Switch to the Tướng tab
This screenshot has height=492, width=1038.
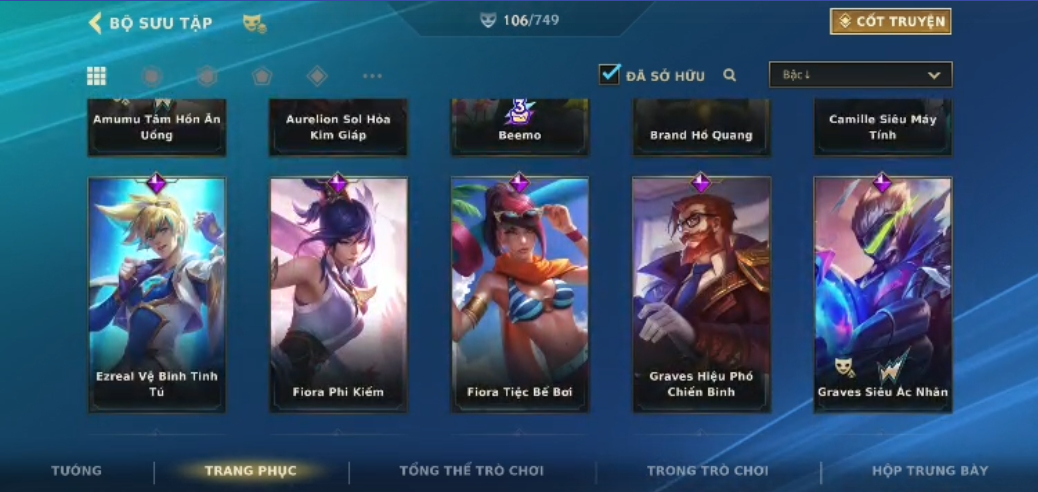[77, 471]
